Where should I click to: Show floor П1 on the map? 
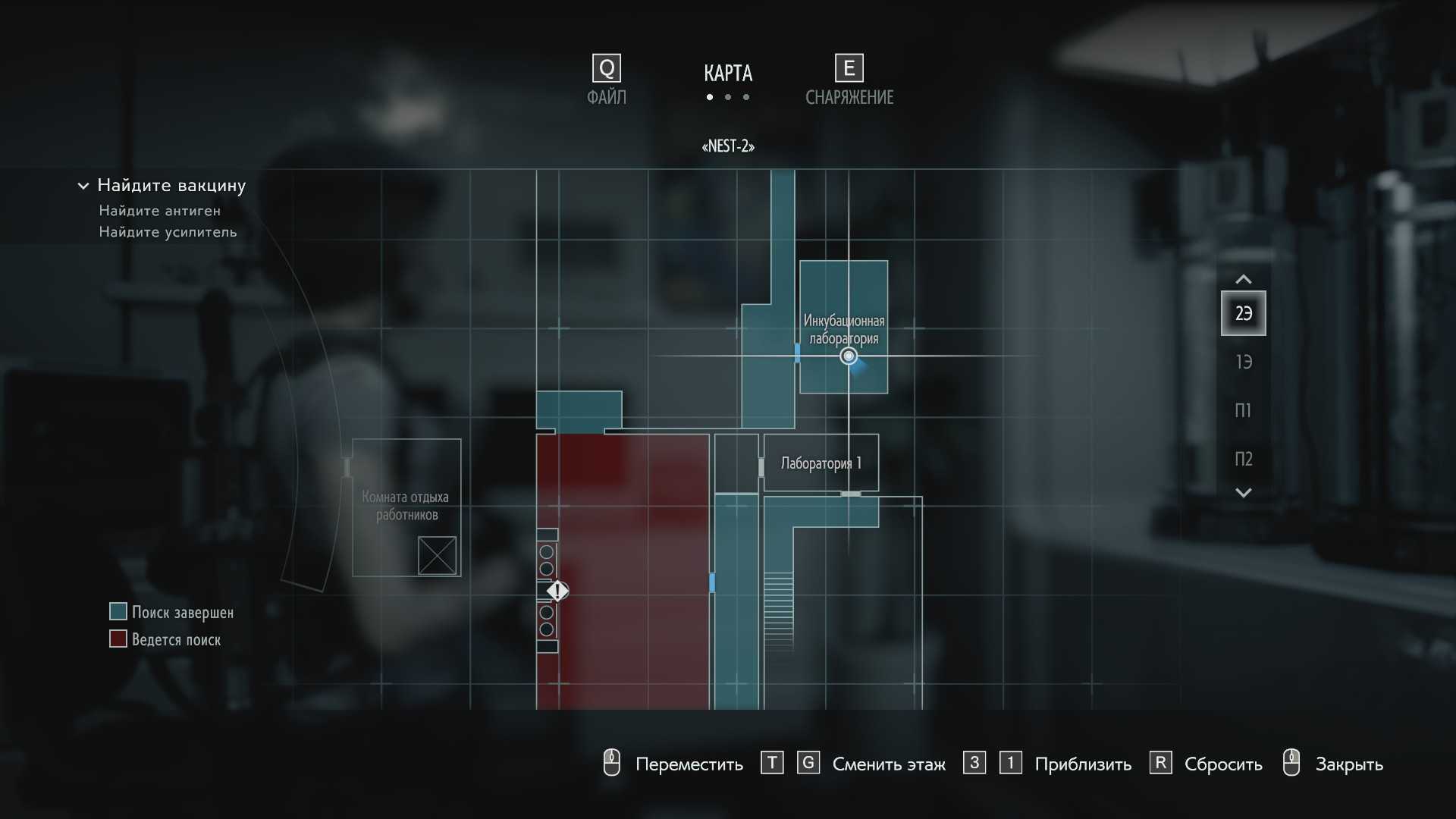[1243, 410]
